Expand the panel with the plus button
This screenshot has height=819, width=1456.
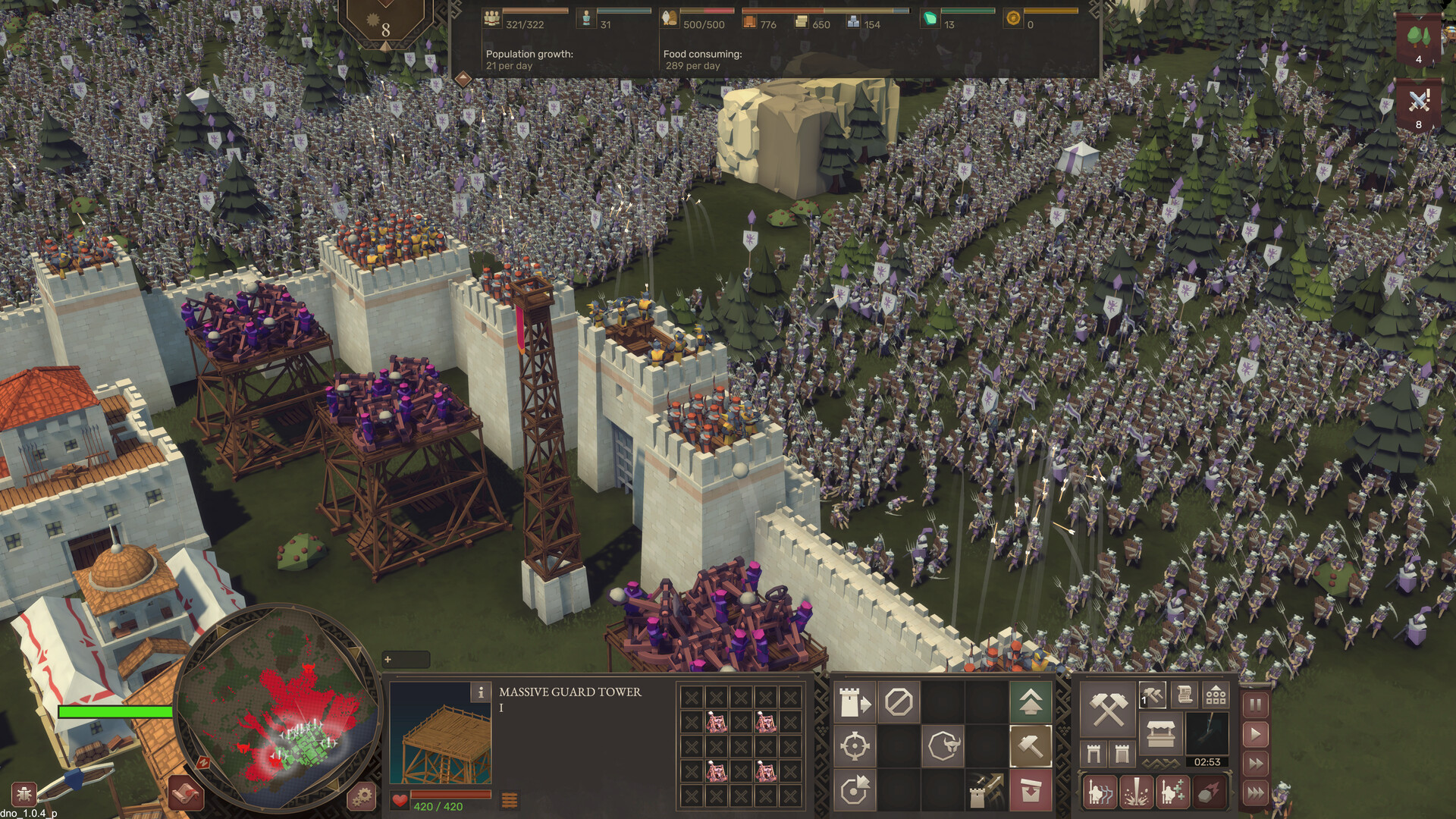[389, 661]
